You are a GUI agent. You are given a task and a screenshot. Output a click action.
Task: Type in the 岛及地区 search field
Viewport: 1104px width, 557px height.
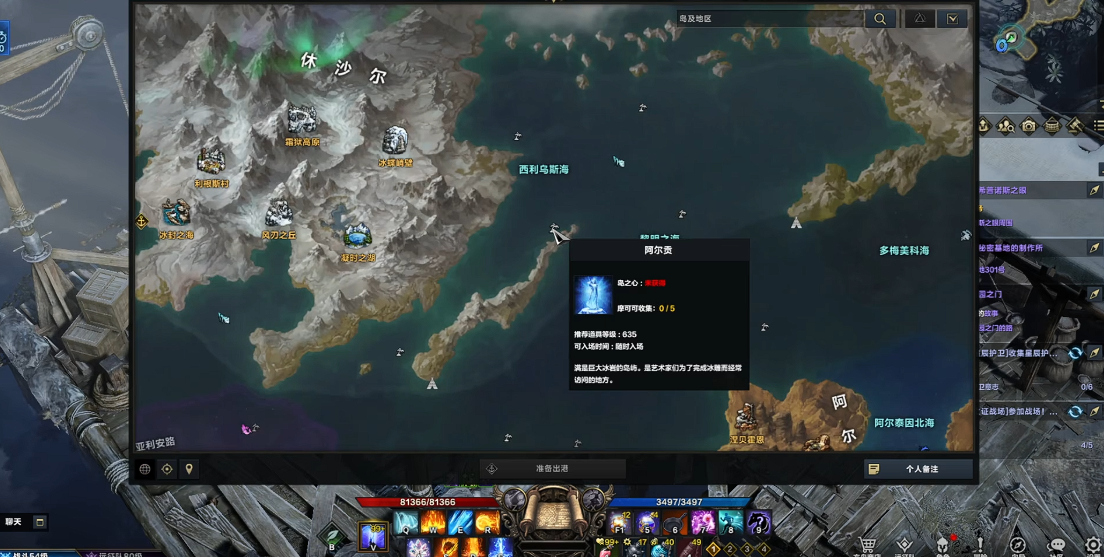point(768,19)
